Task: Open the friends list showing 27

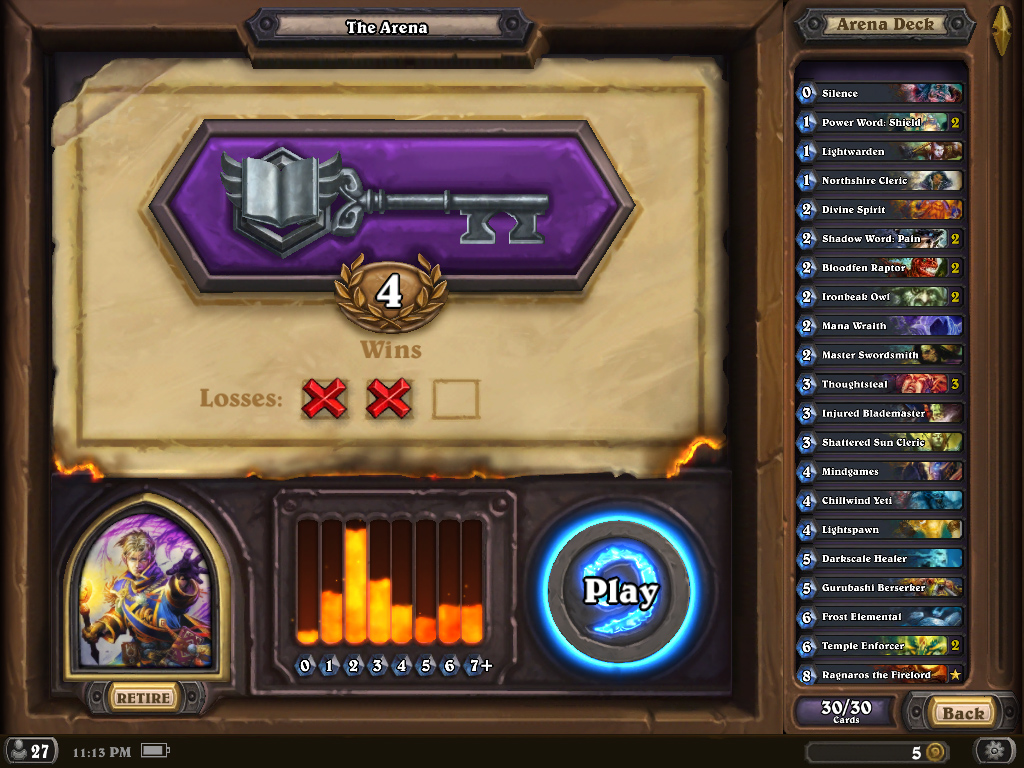Action: pyautogui.click(x=30, y=751)
